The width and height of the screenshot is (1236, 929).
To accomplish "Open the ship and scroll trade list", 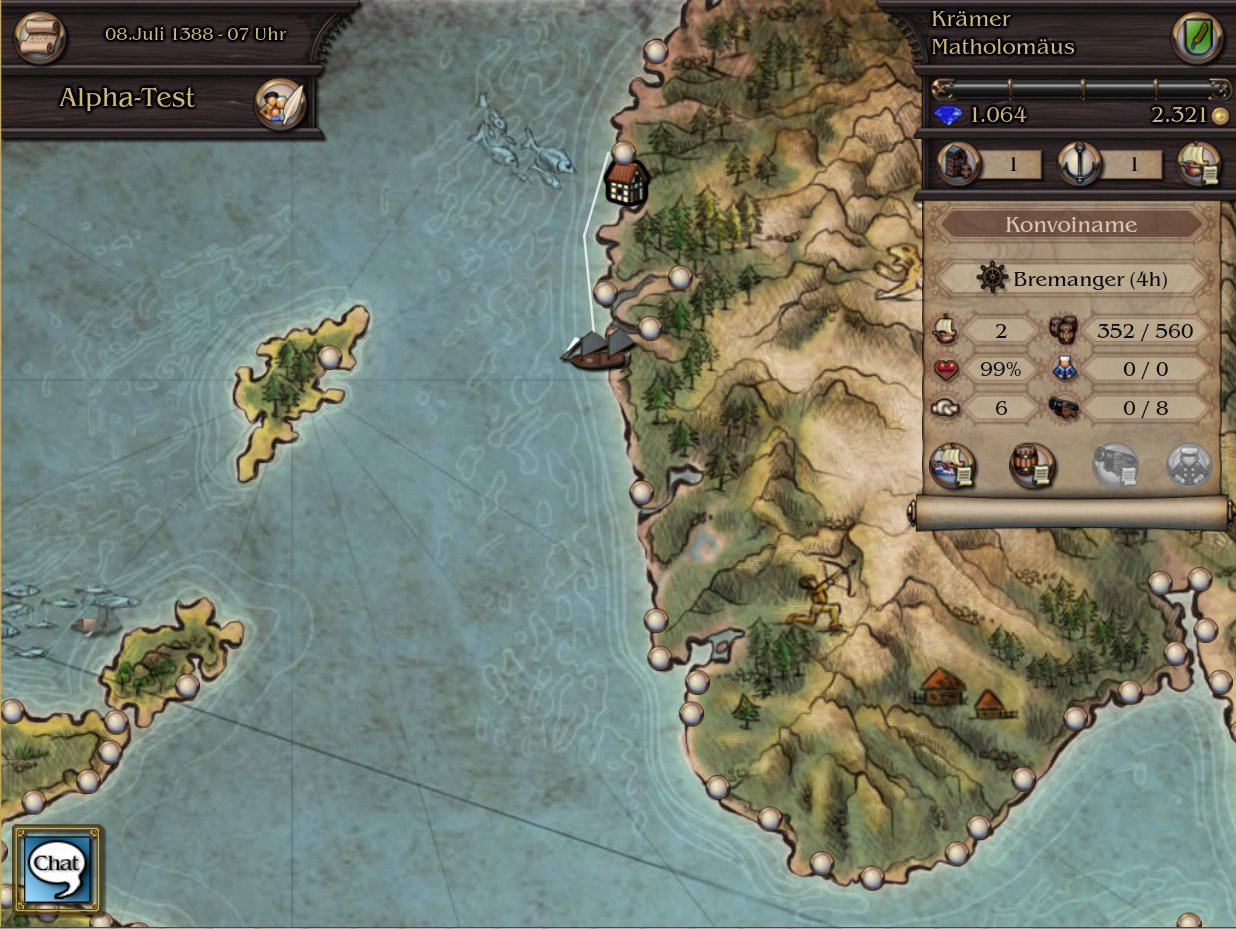I will click(1199, 164).
